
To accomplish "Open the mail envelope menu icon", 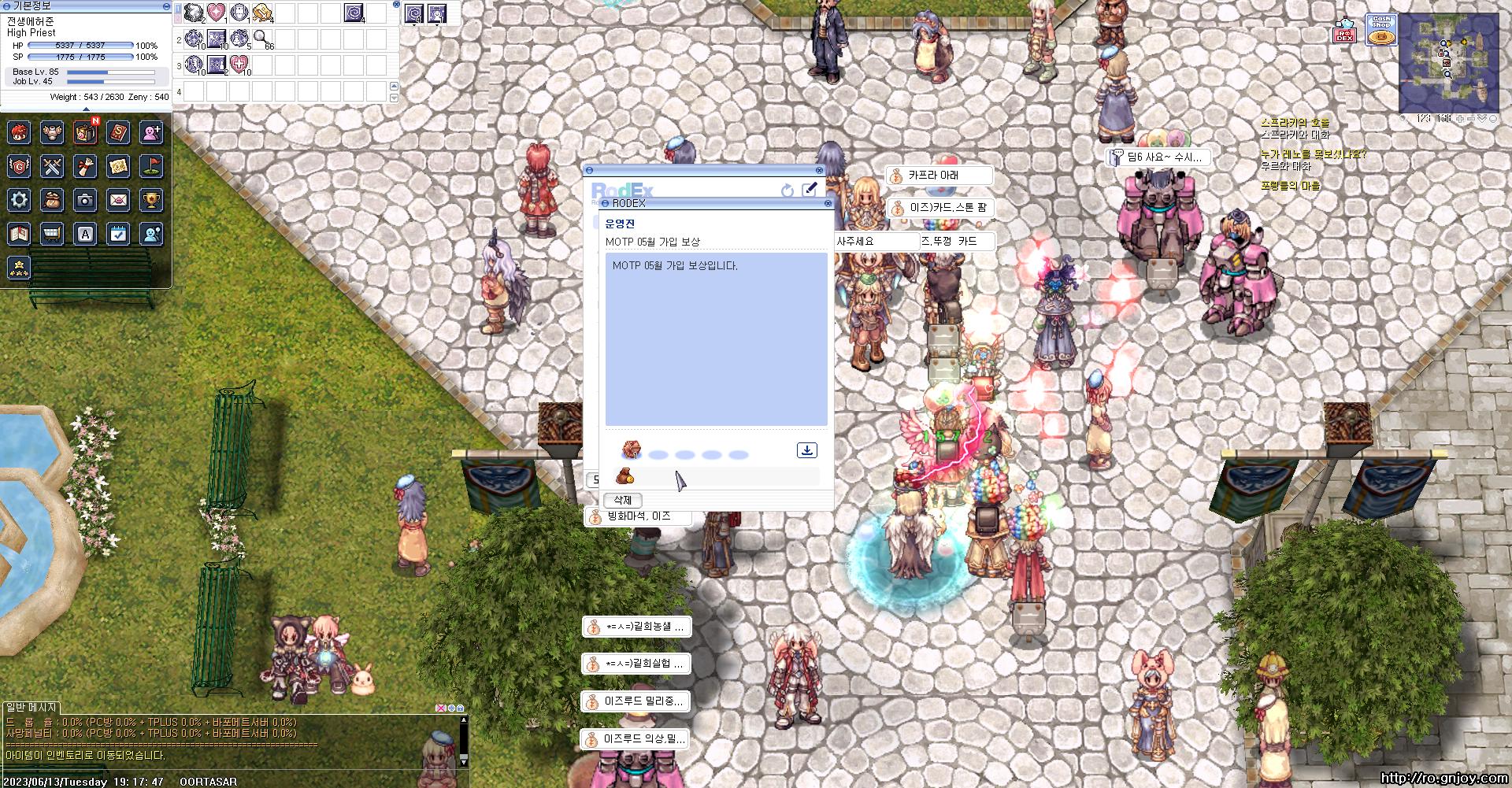I will [x=118, y=200].
